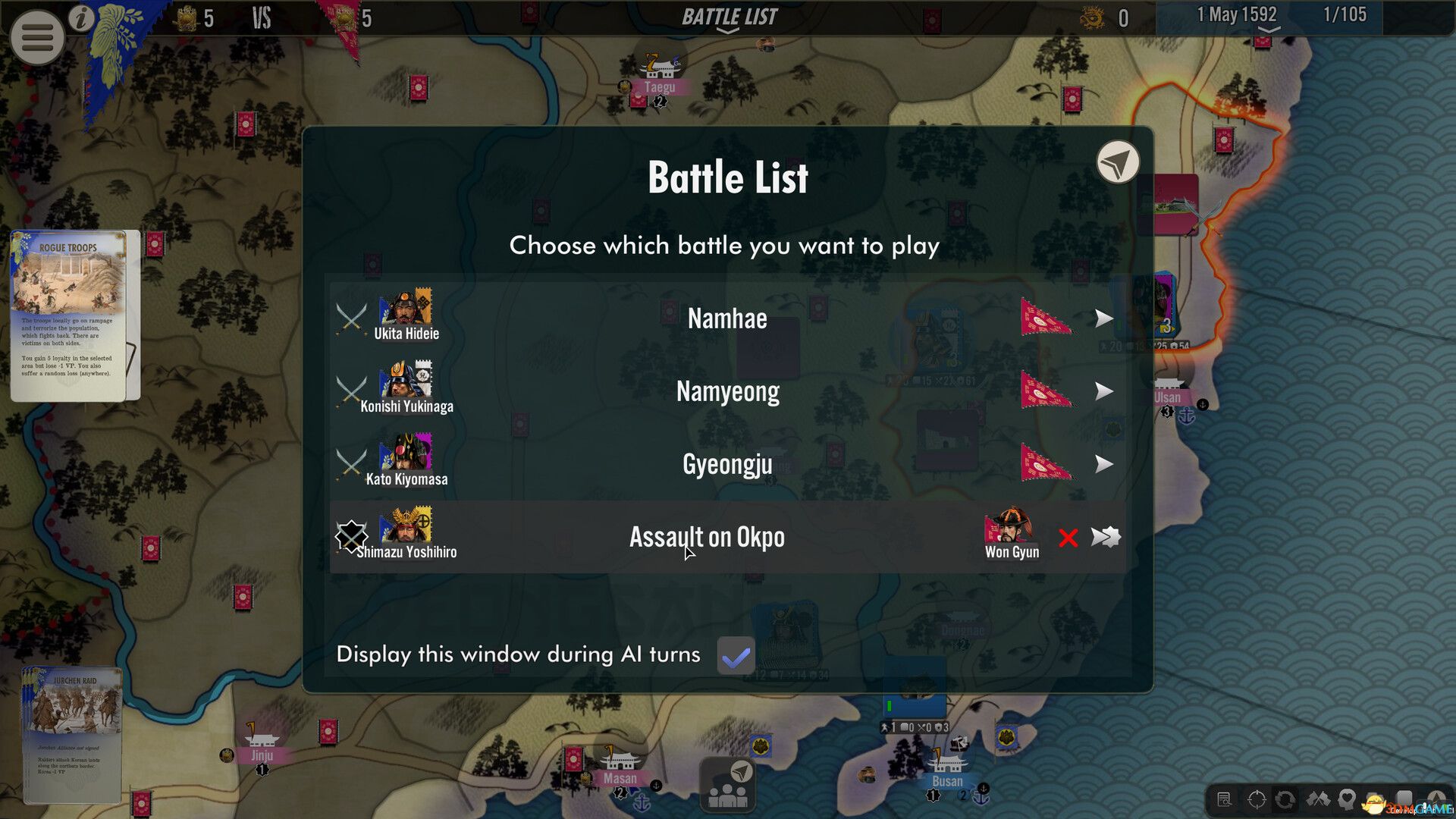Screen dimensions: 1456x819
Task: Open the crossed-flags battles icon
Action: click(1318, 799)
